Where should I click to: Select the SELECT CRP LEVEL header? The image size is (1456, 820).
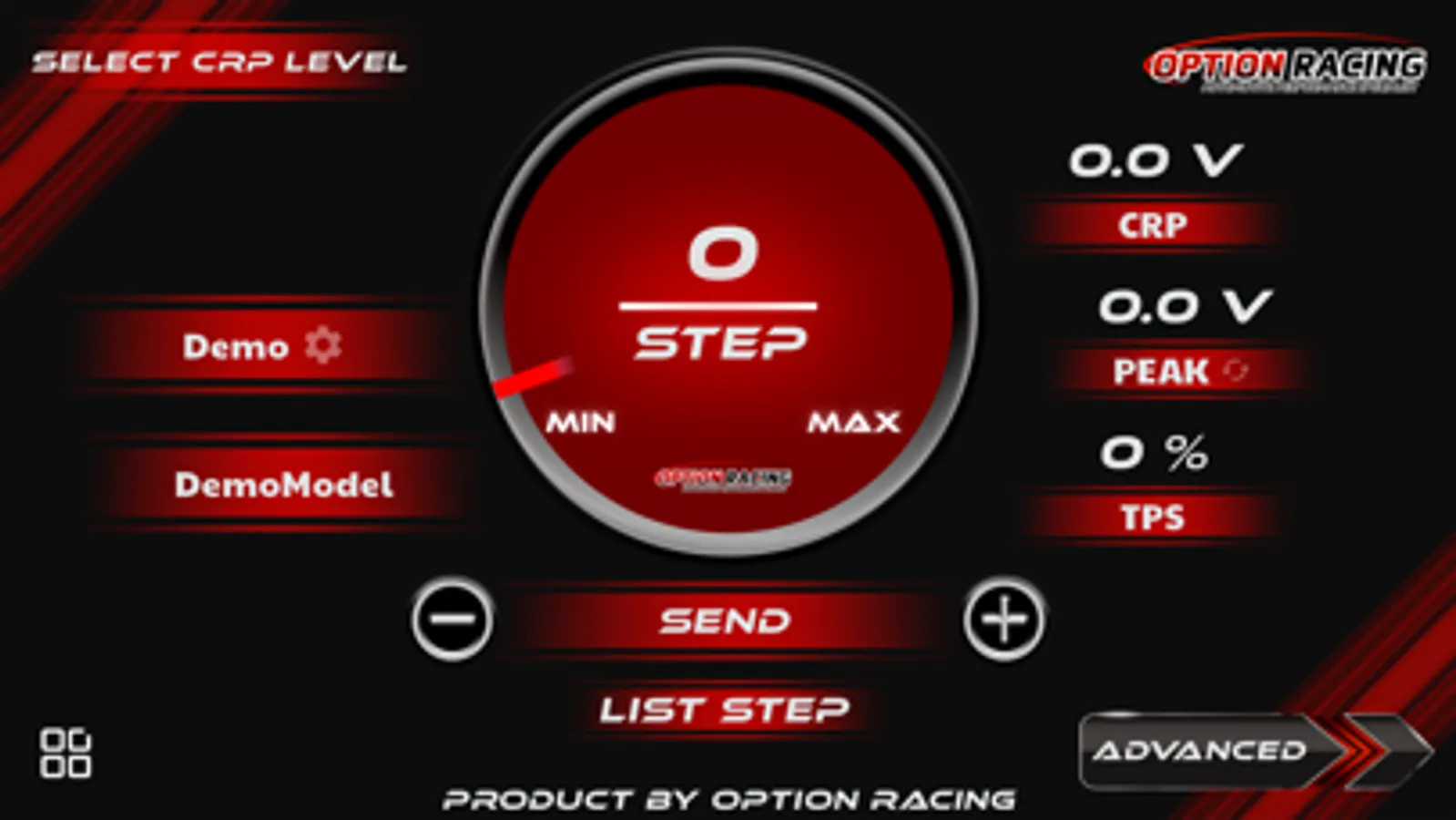[x=221, y=61]
